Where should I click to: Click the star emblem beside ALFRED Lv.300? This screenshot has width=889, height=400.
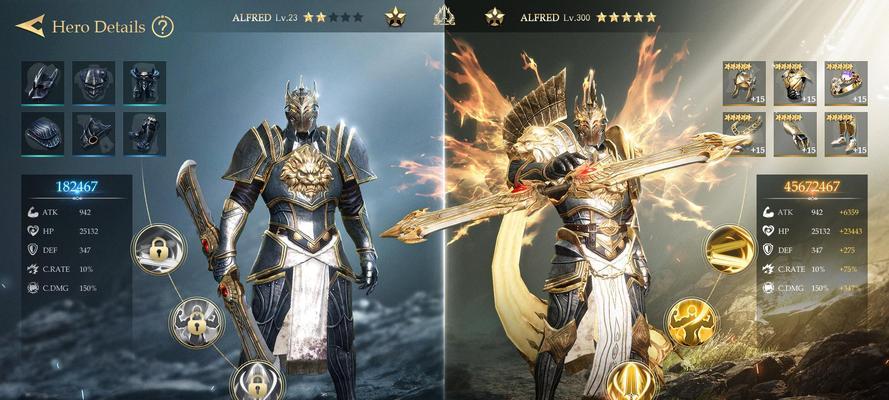494,16
